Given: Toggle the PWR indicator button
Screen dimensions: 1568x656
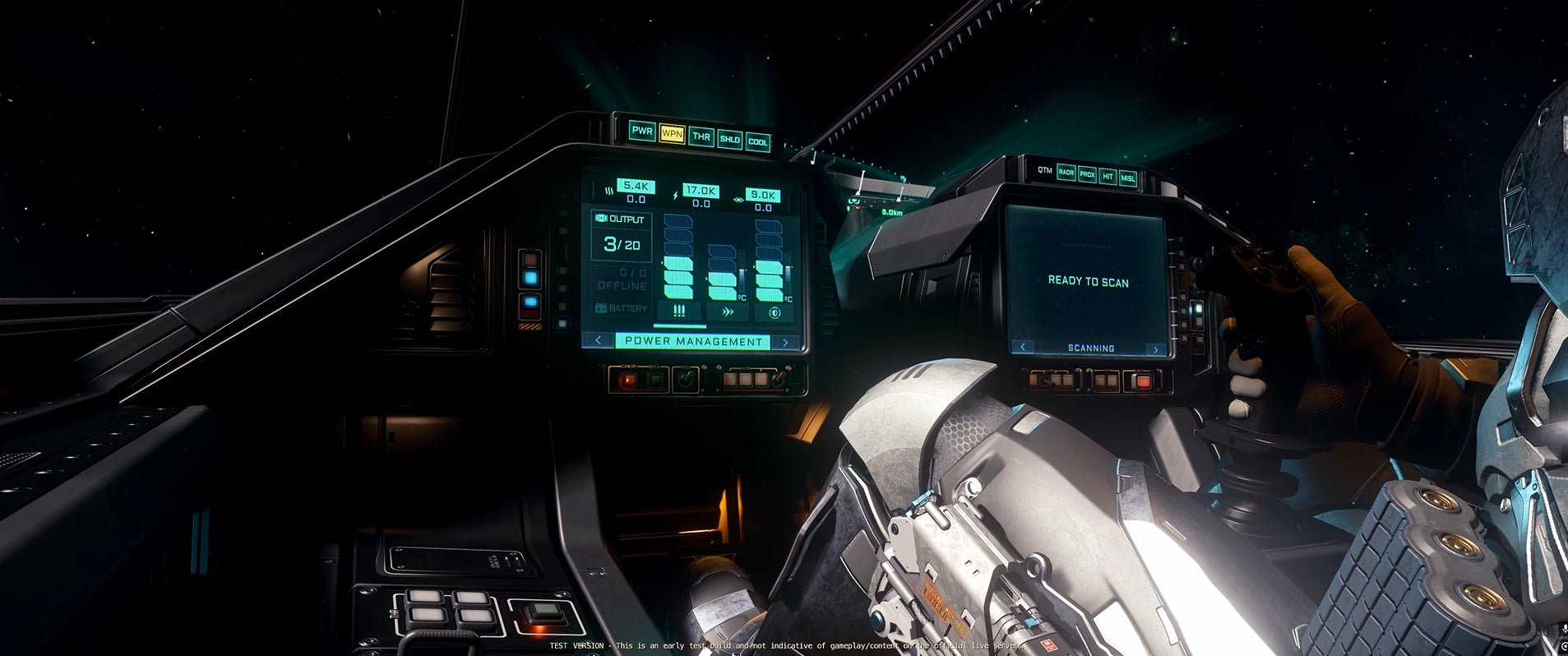Looking at the screenshot, I should (x=641, y=131).
